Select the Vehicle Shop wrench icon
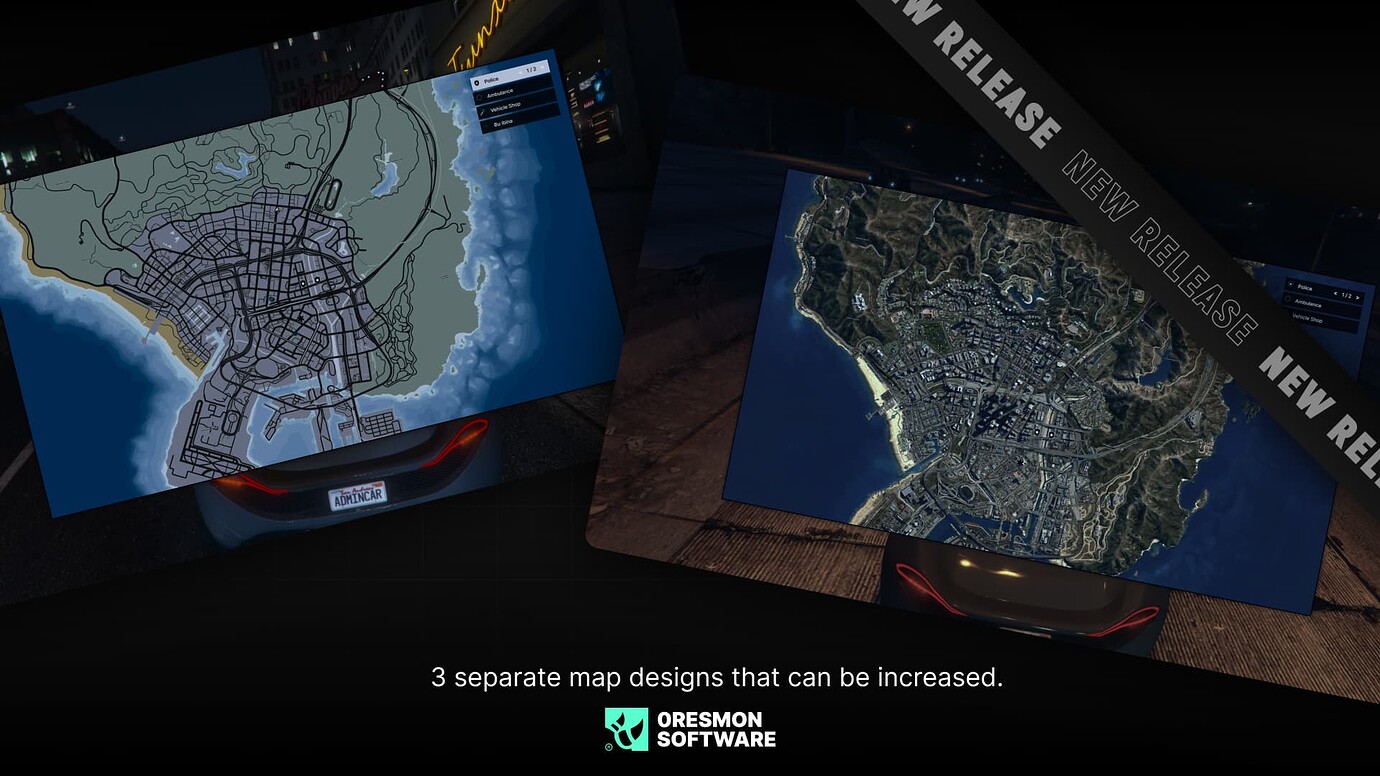 [x=482, y=110]
